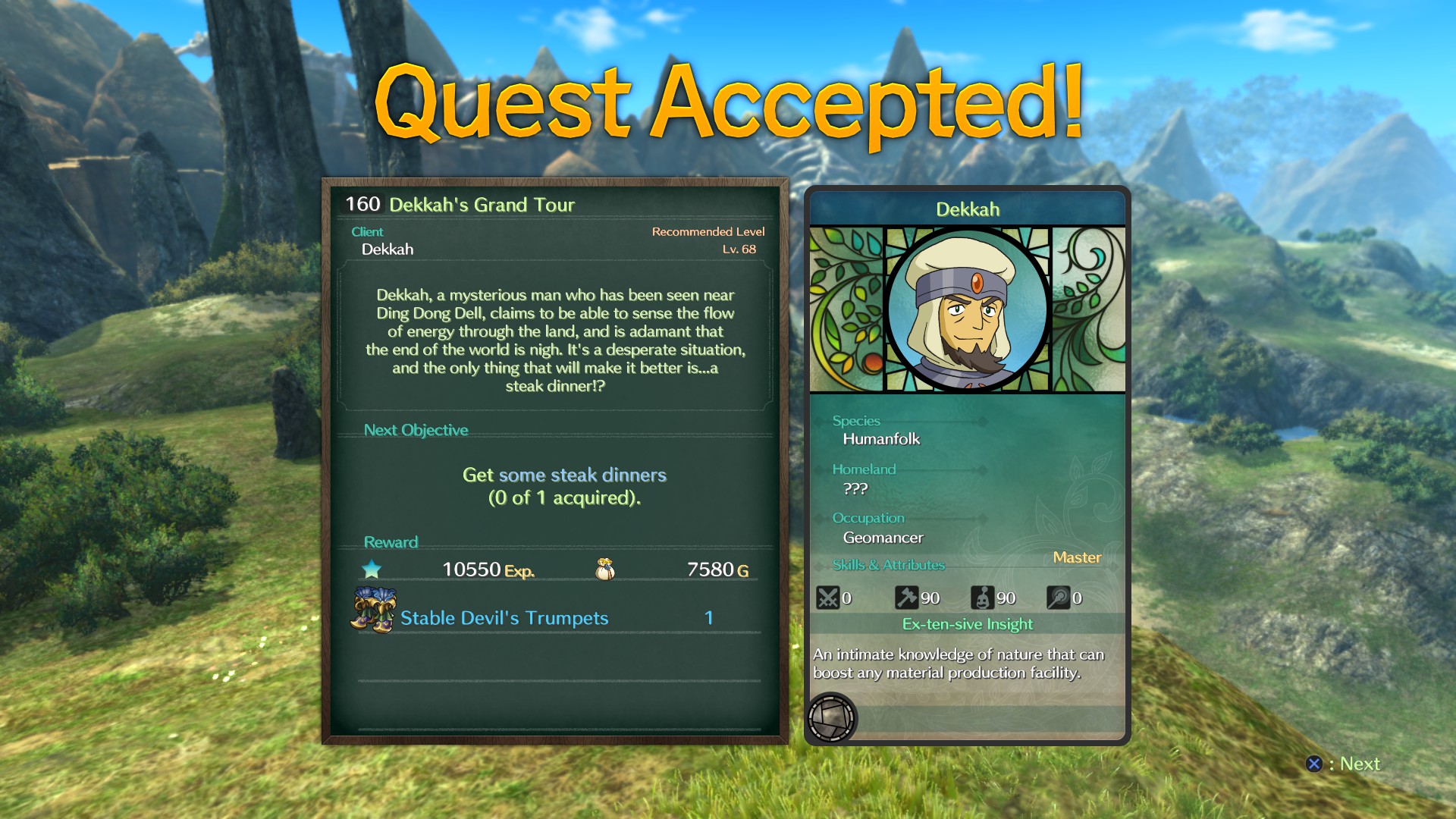Select the Geomancer occupation entry
The width and height of the screenshot is (1456, 819).
883,537
